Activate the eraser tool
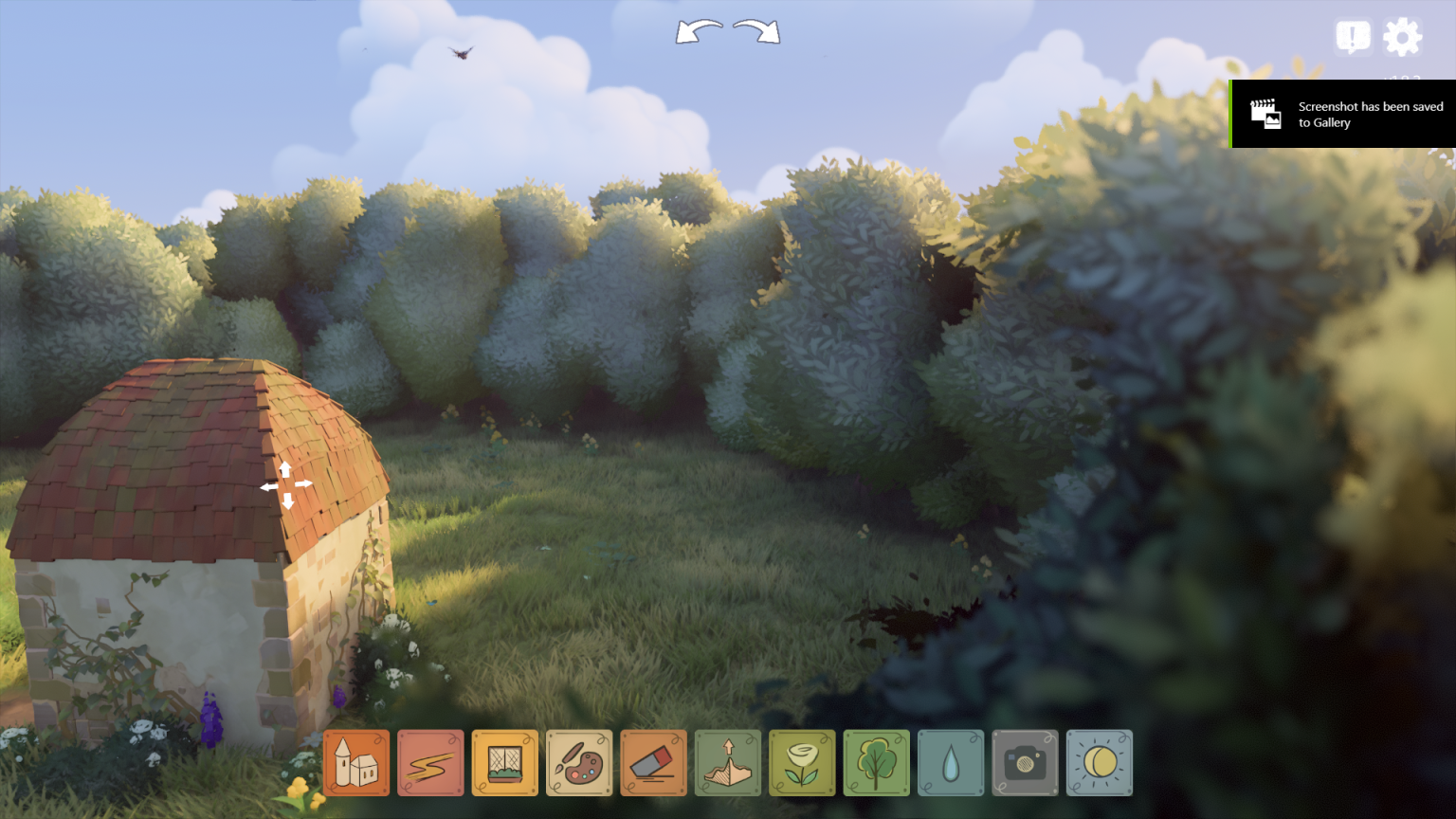1456x819 pixels. 653,763
